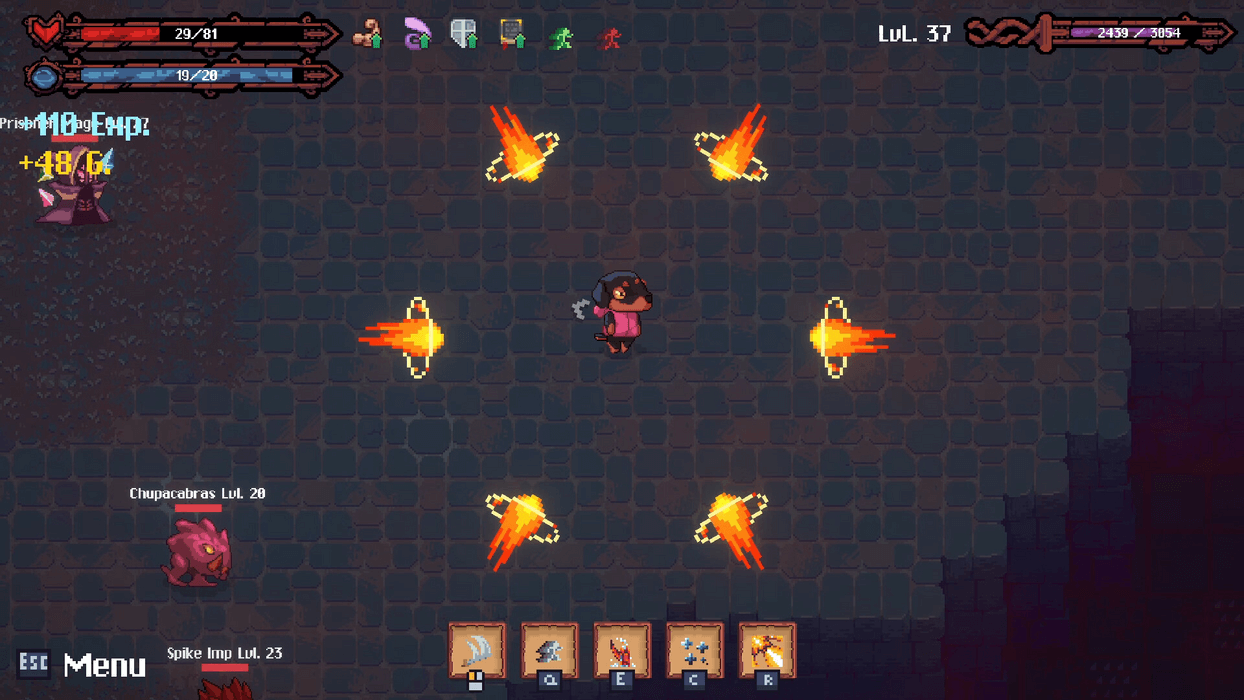Open the Menu label next to Esc
Screen dimensions: 1244x700
tap(104, 665)
